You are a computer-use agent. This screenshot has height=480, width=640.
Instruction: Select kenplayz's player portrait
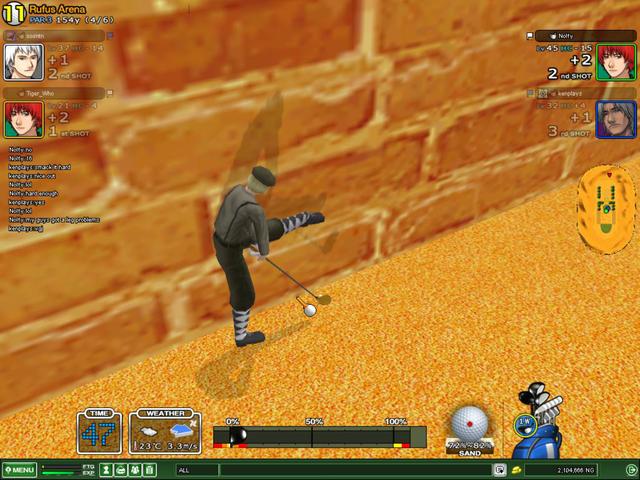pos(616,119)
